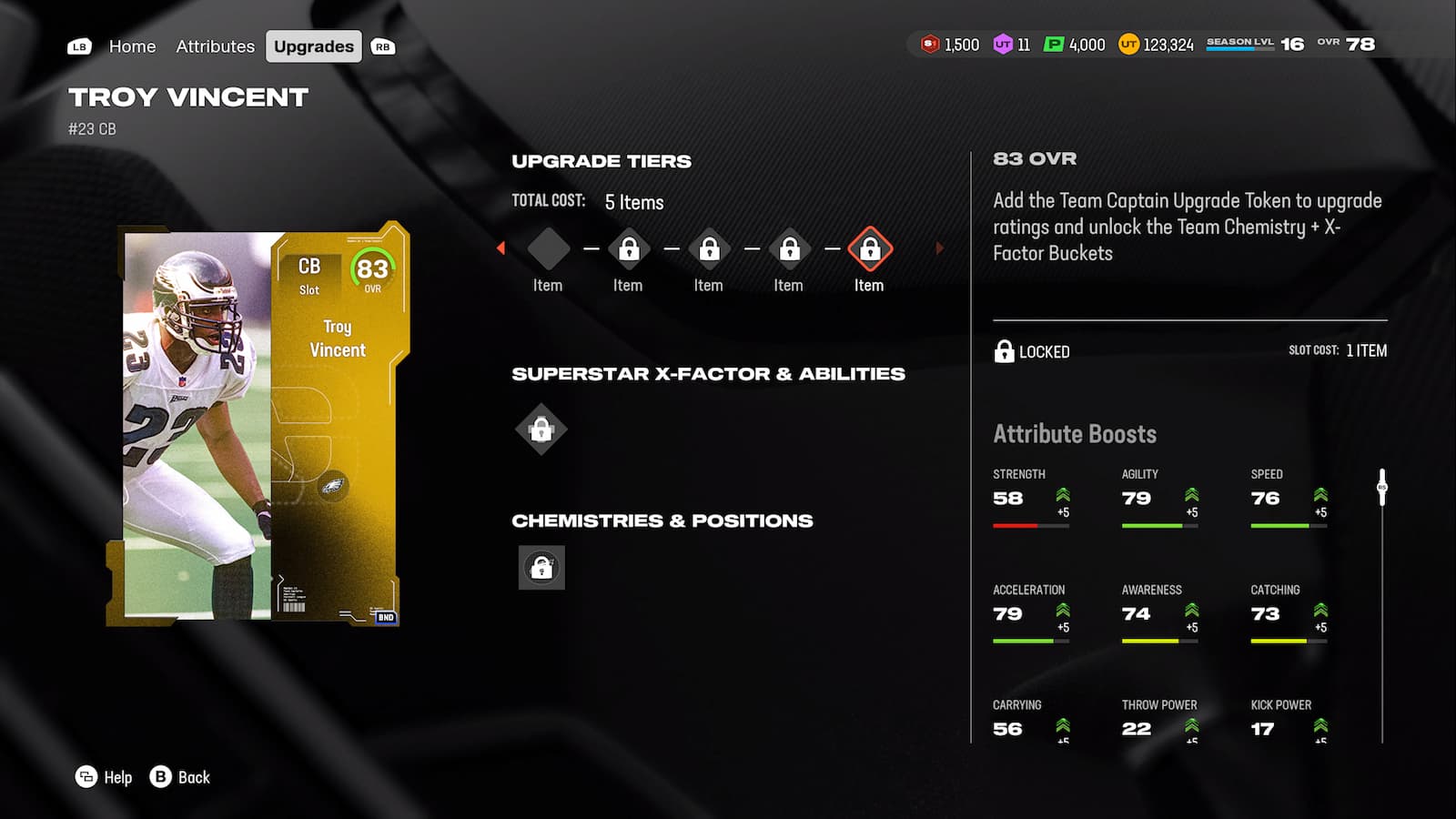Select the first empty Item diamond slot
Screen dimensions: 1456x819
pos(549,248)
